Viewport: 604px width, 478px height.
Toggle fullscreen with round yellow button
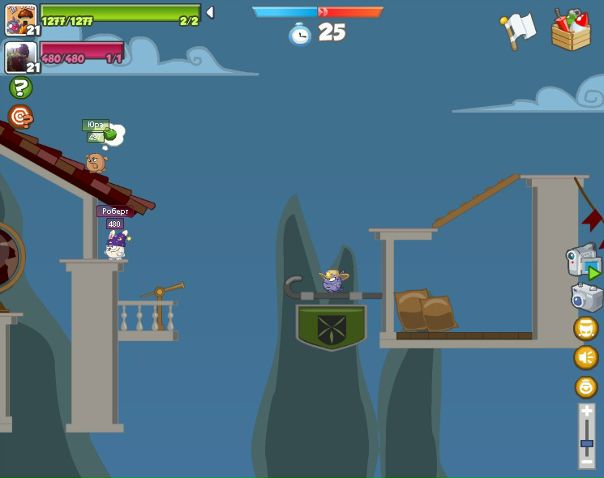[x=586, y=328]
